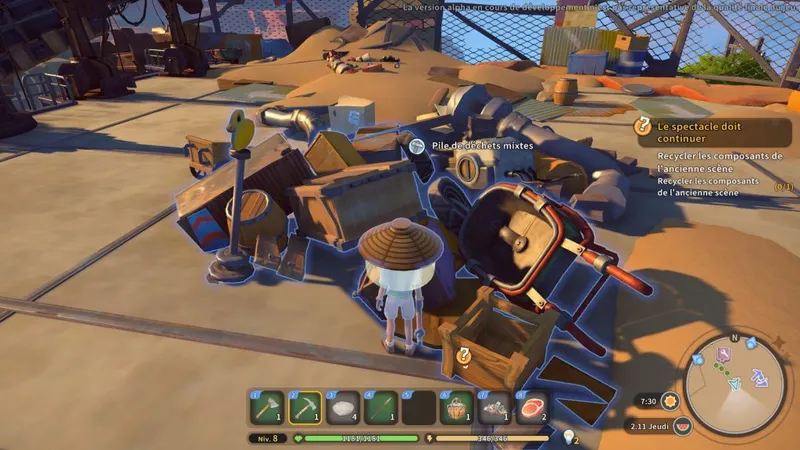Choose the stone stack in slot 3
The height and width of the screenshot is (450, 800).
(x=343, y=407)
